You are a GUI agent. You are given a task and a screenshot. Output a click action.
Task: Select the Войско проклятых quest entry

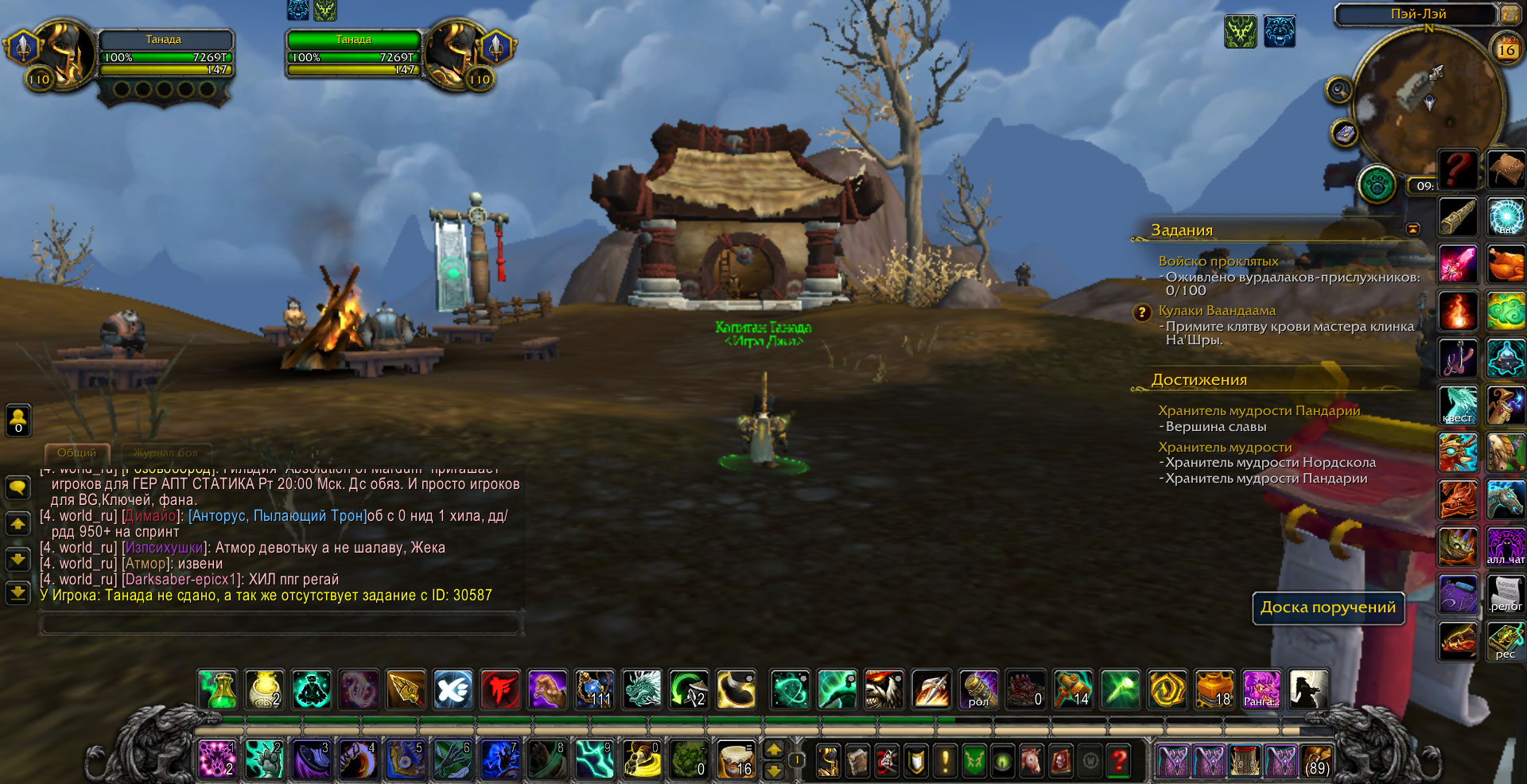tap(1218, 261)
